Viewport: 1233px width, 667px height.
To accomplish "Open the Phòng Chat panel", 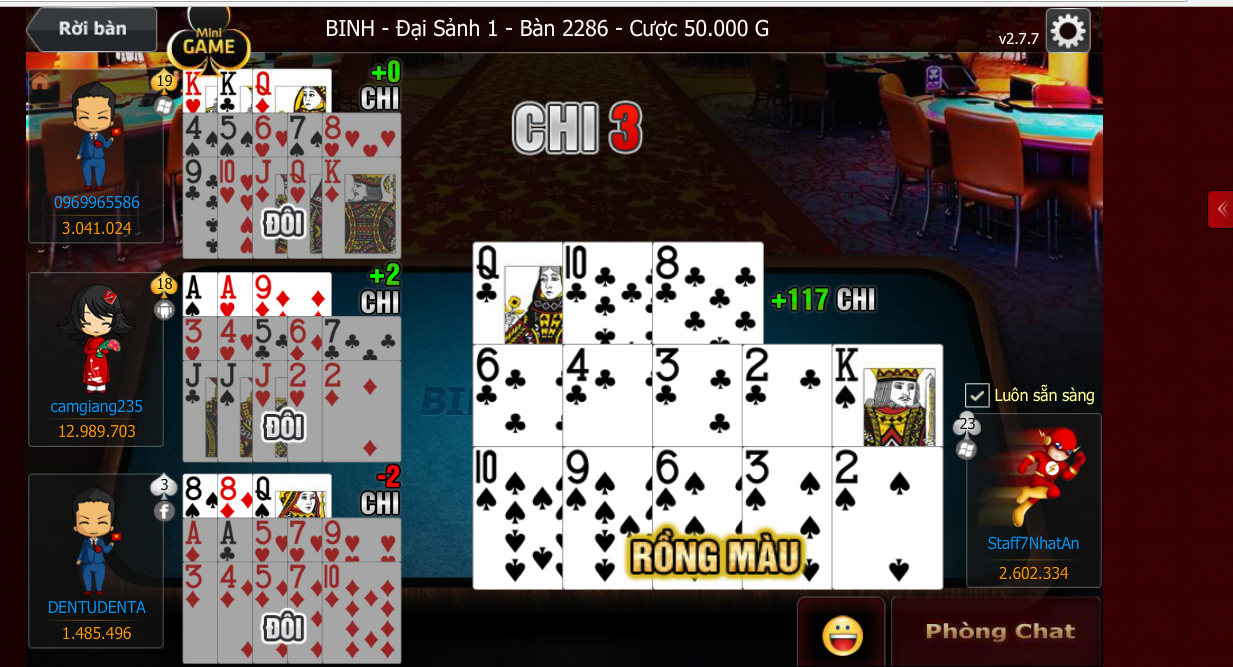I will [x=999, y=631].
